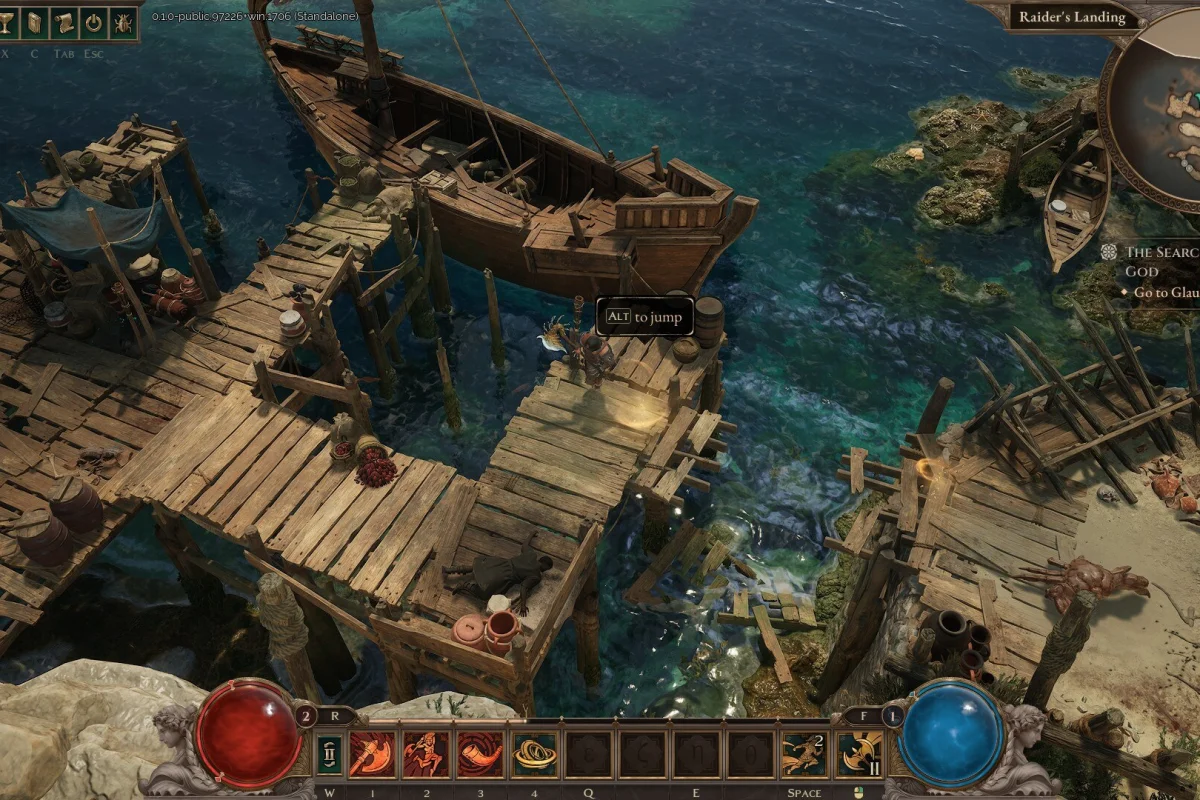1200x800 pixels.
Task: Activate the war horn skill
Action: point(480,754)
